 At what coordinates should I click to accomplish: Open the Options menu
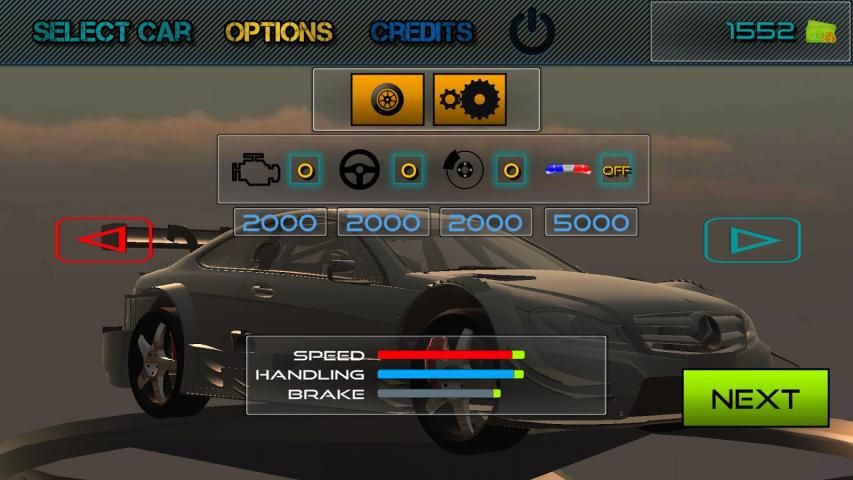click(279, 32)
